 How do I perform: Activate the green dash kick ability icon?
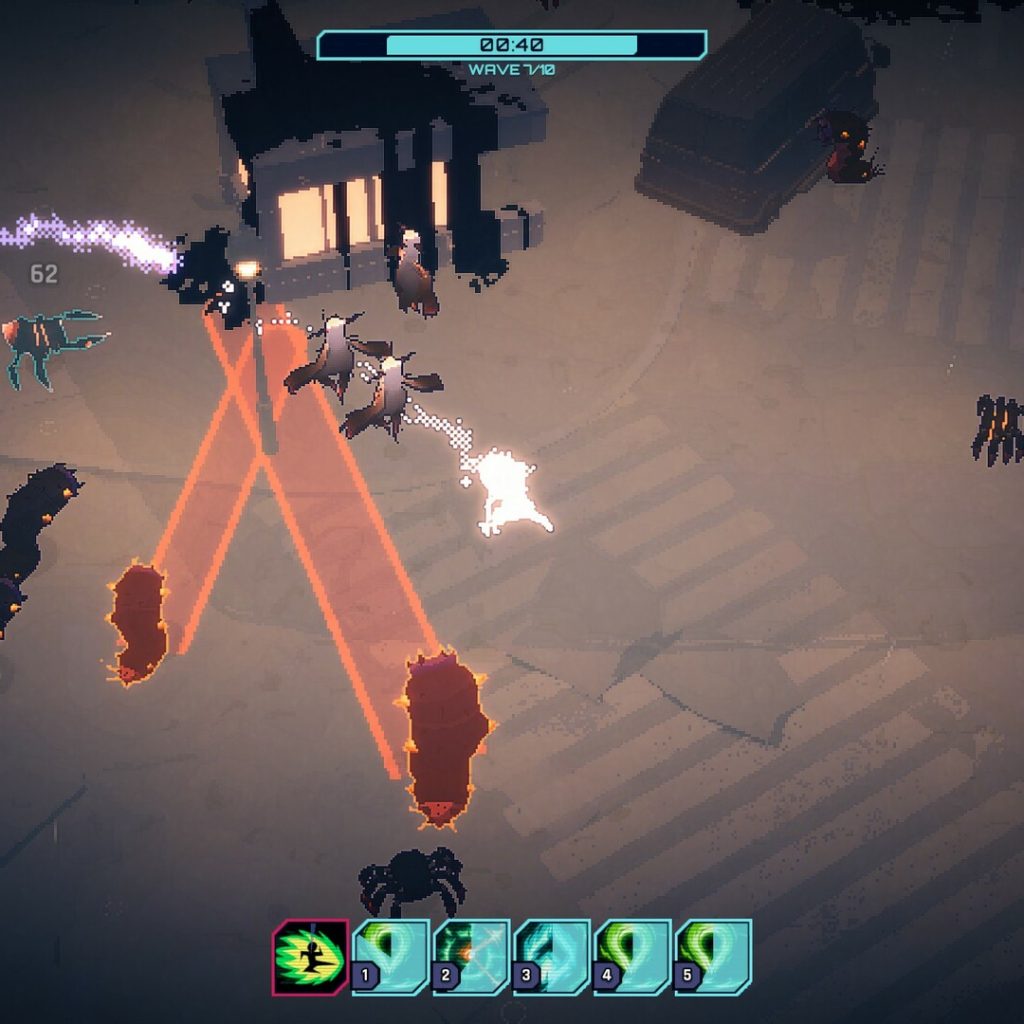pos(310,957)
